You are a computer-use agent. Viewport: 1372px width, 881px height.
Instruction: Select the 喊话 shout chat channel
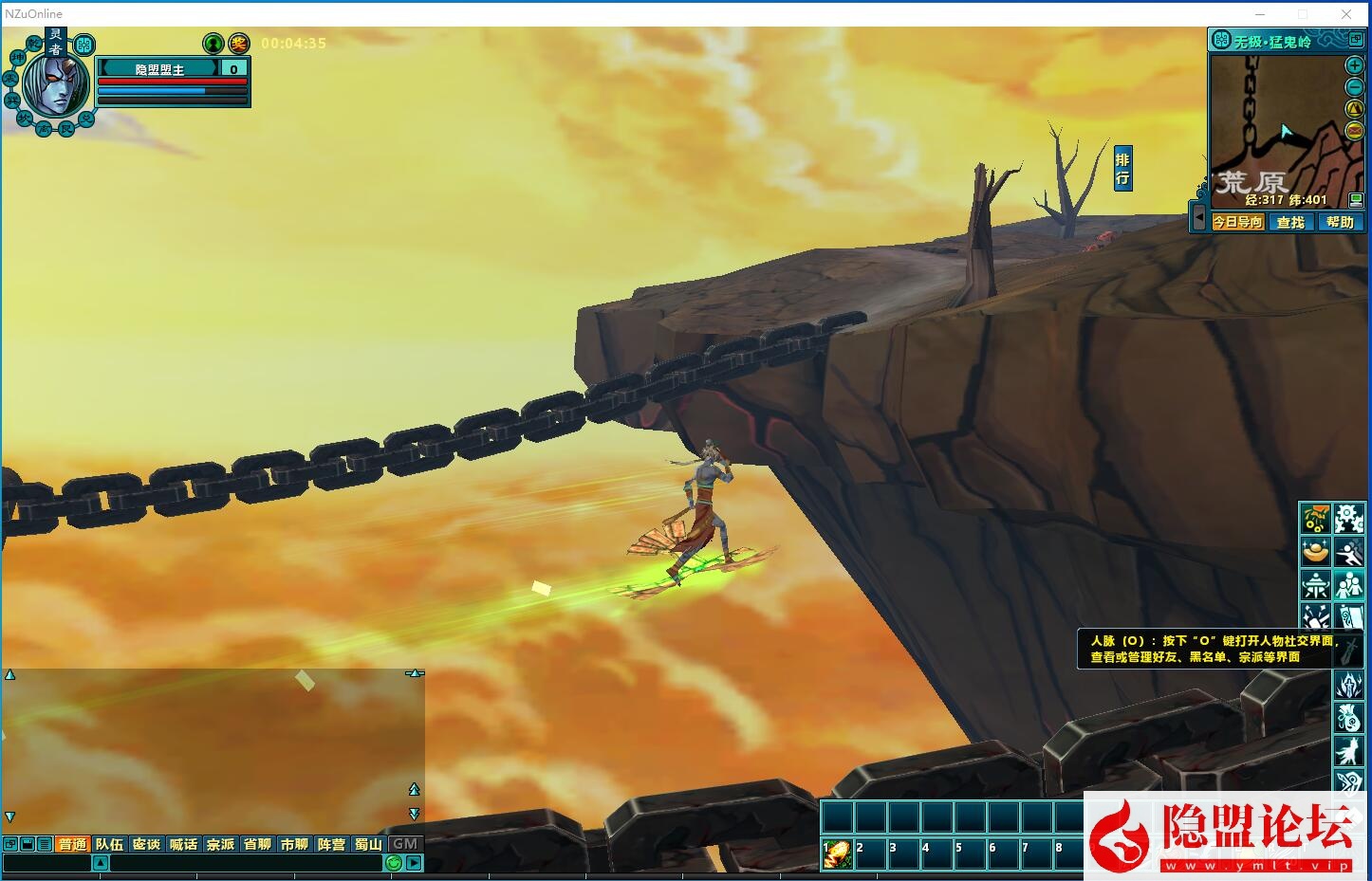(183, 844)
